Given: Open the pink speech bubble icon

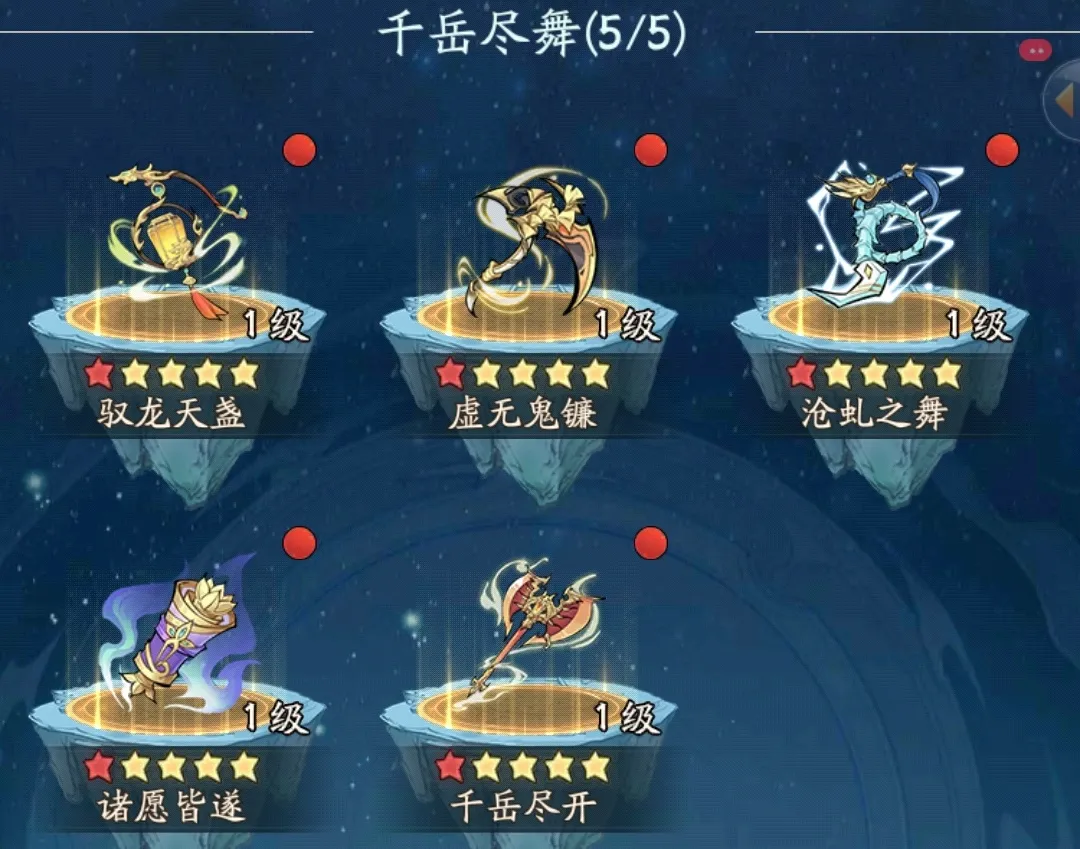Looking at the screenshot, I should point(1035,50).
